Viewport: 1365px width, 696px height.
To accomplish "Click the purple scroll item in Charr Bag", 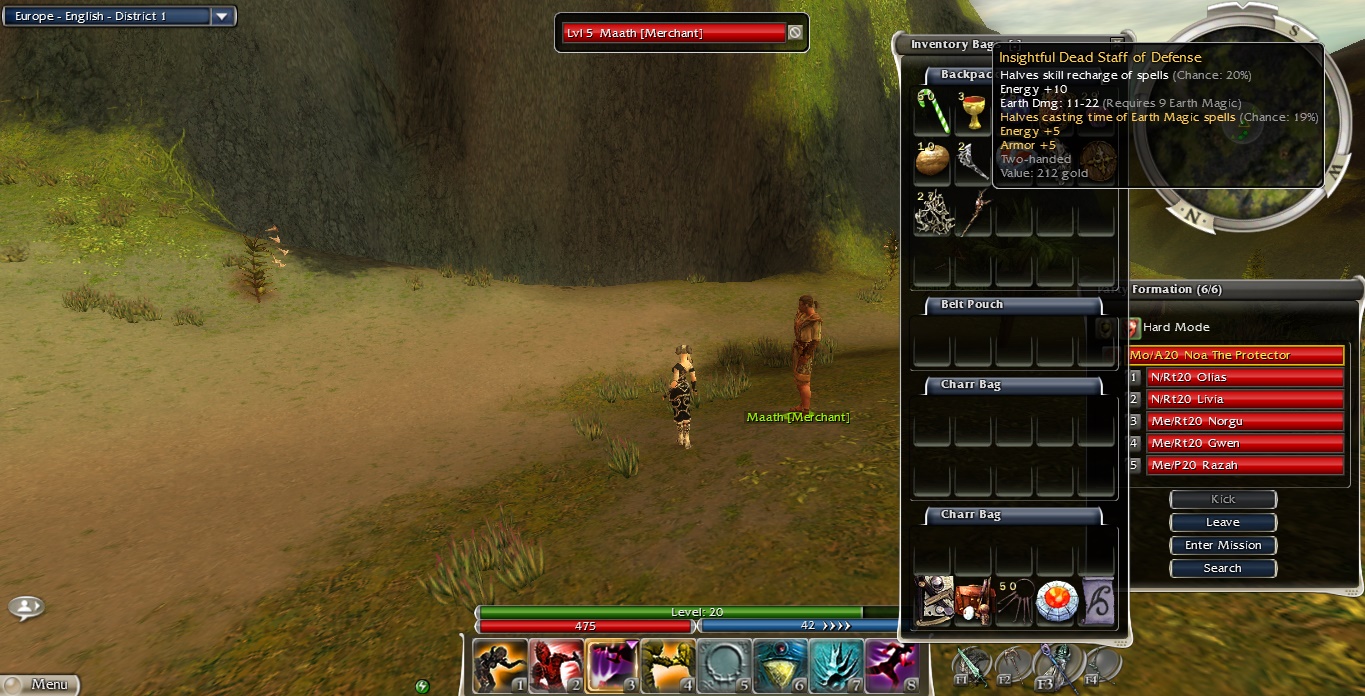I will 1097,602.
